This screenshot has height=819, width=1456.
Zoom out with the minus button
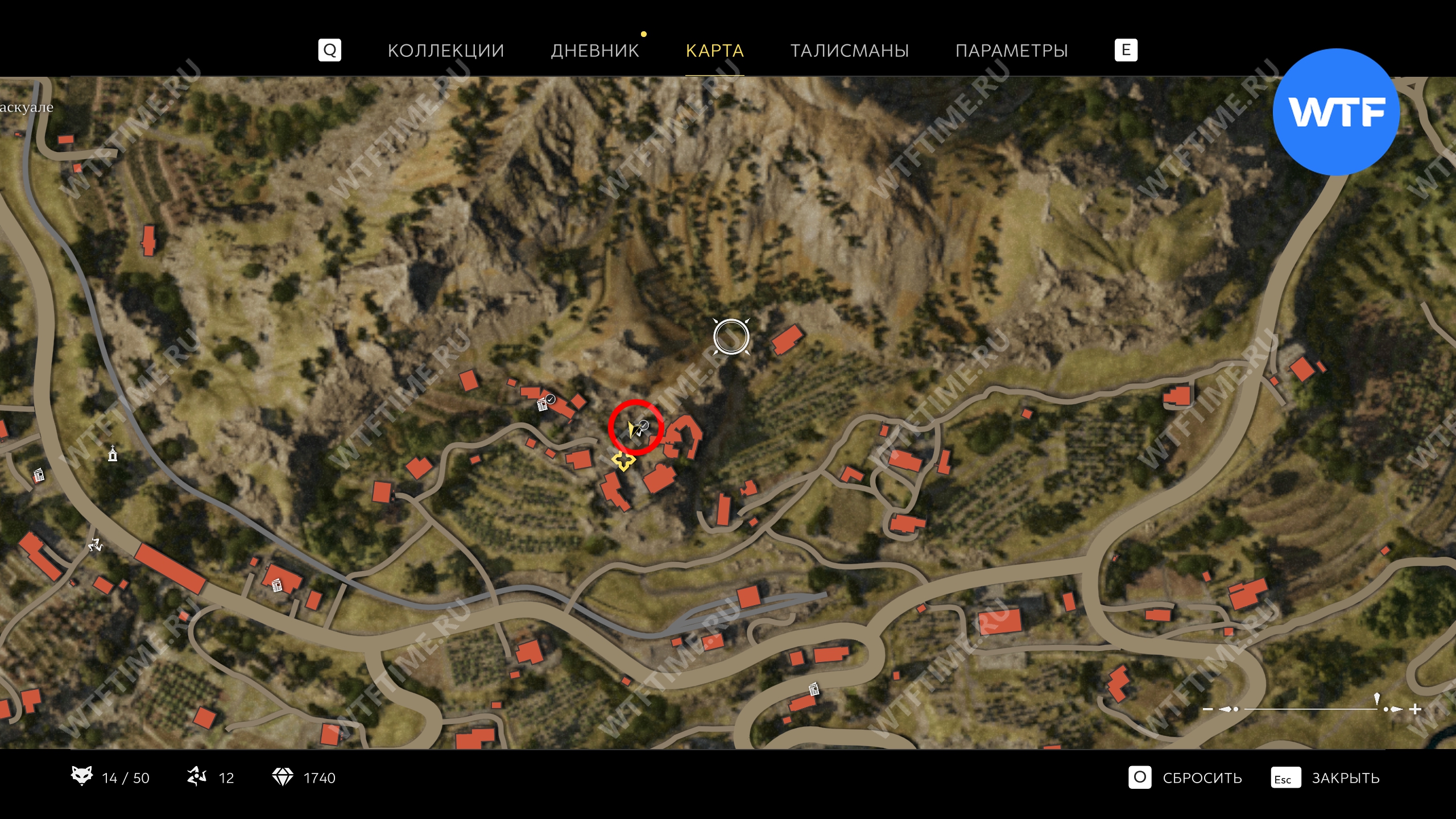coord(1207,709)
